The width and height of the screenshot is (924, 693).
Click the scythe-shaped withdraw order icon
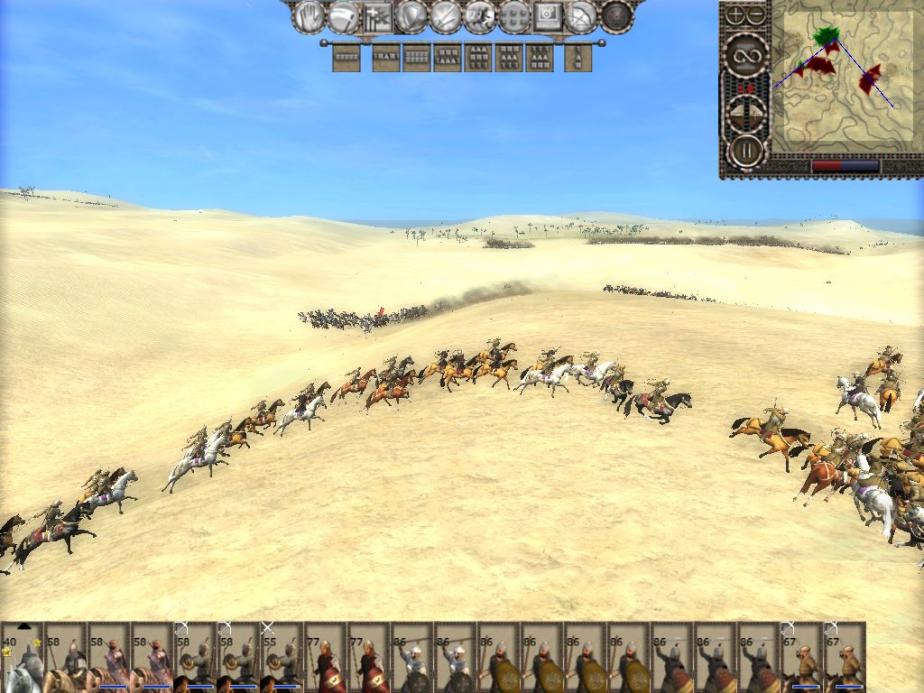coord(343,16)
